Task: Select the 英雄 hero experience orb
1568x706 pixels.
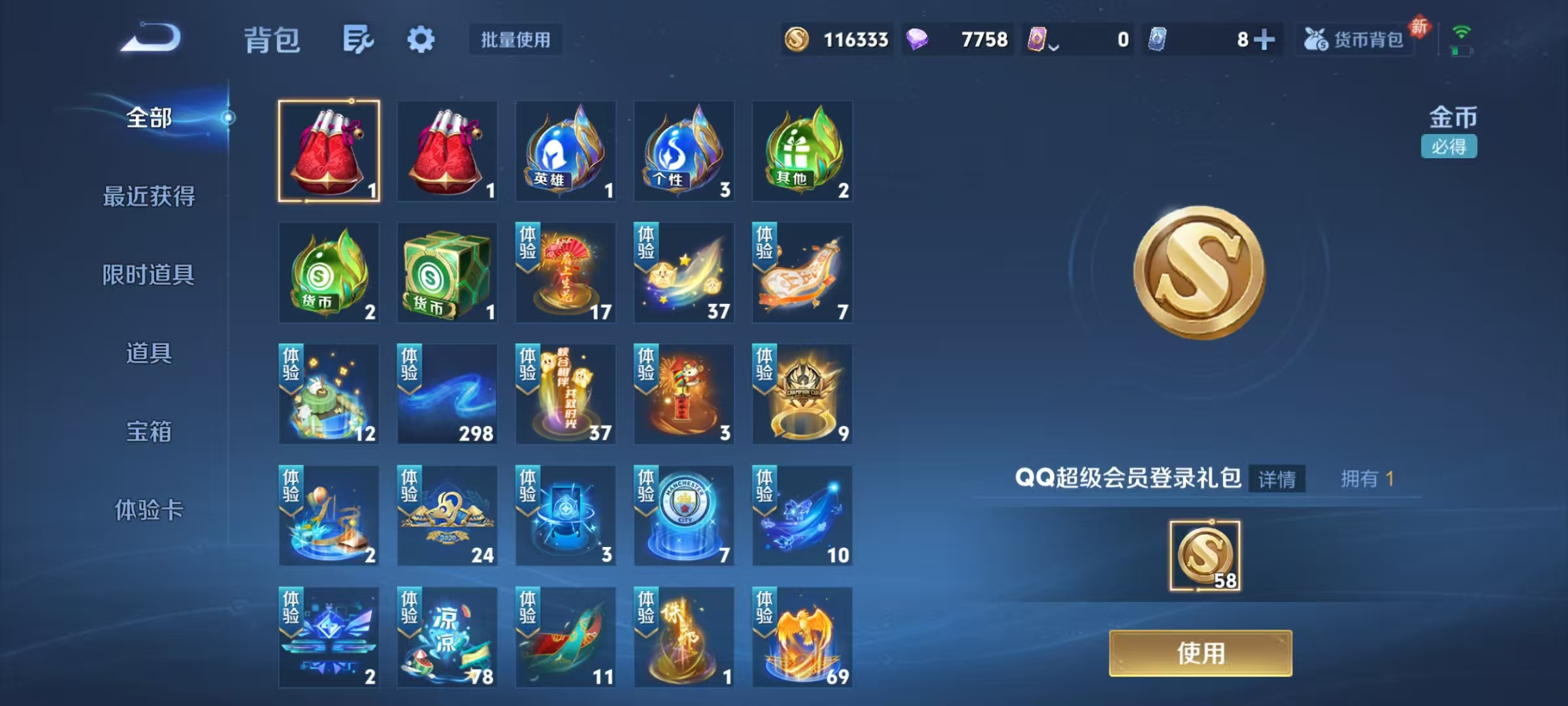Action: tap(565, 150)
